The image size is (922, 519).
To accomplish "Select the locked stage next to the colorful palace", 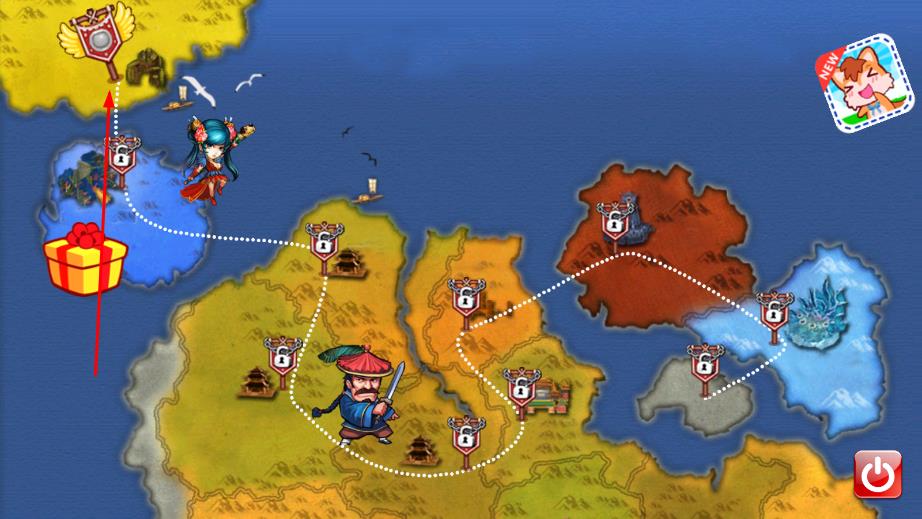I will click(x=520, y=388).
